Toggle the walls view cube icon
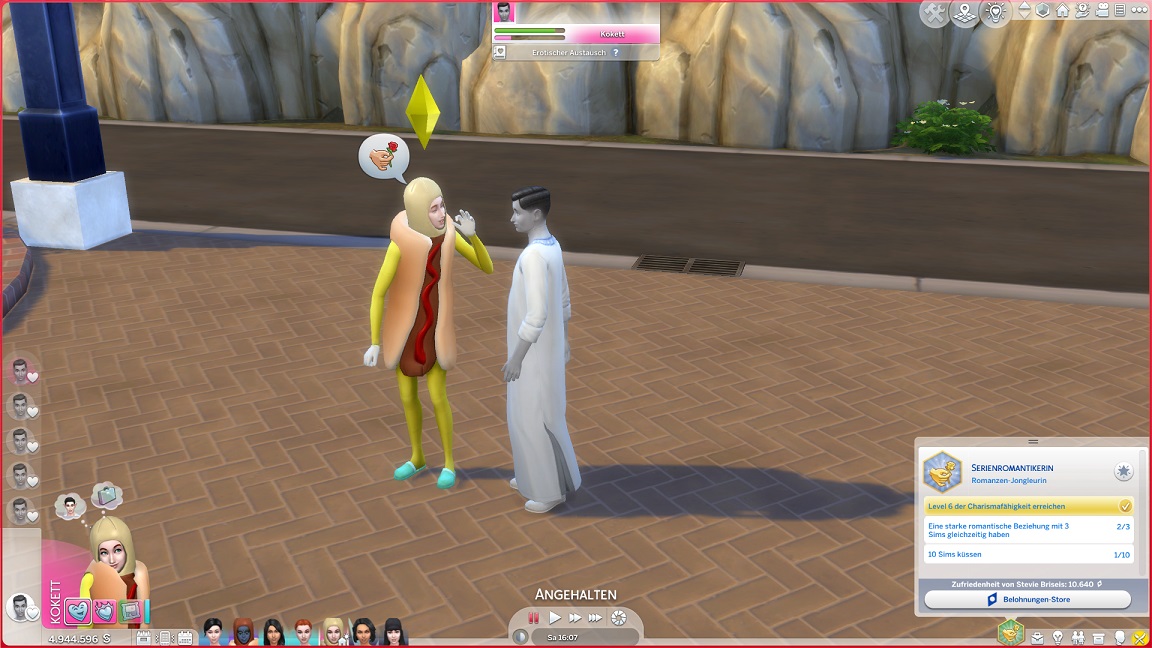This screenshot has height=648, width=1152. click(1044, 11)
